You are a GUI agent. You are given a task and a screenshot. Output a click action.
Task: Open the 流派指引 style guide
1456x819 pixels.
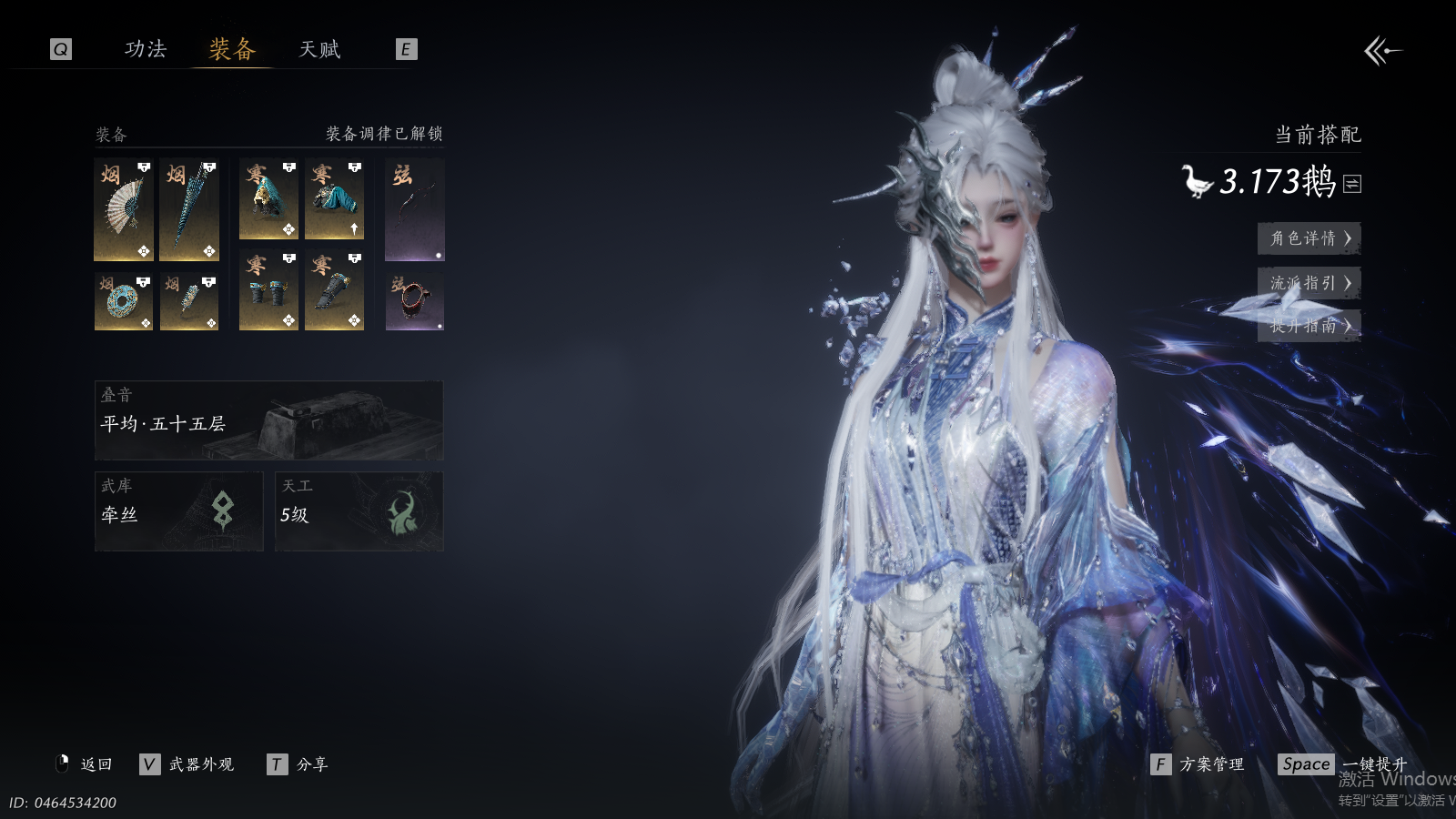click(1309, 283)
